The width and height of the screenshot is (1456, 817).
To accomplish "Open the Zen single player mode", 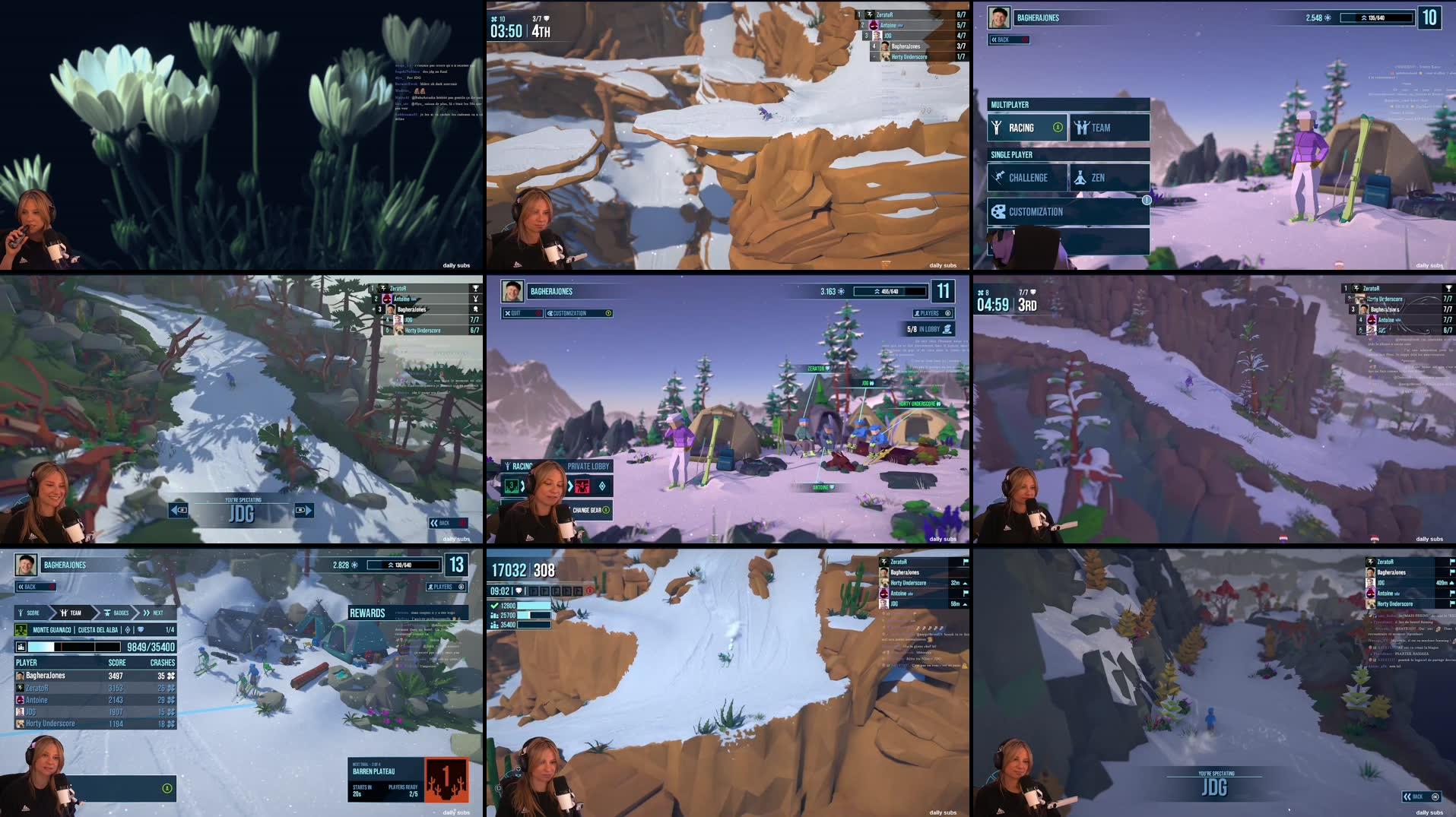I will tap(1081, 177).
